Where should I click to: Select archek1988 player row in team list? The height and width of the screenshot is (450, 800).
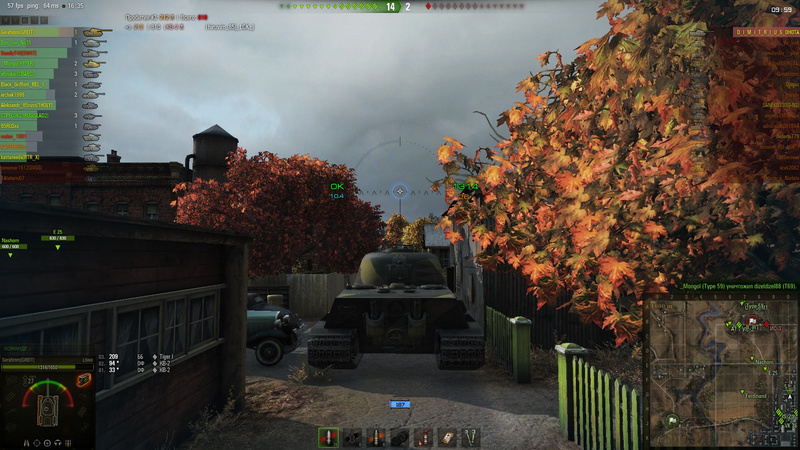[x=40, y=94]
